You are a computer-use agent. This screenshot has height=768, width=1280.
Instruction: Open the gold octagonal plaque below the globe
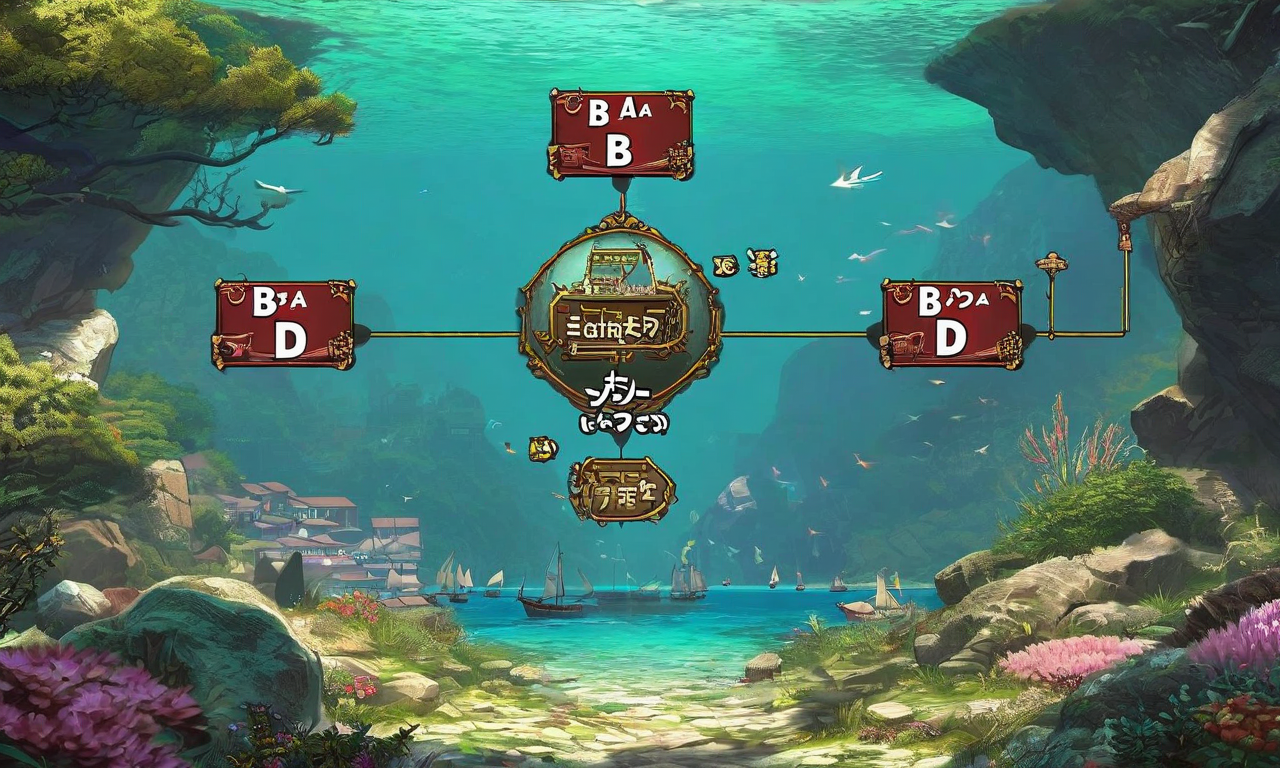[x=622, y=491]
